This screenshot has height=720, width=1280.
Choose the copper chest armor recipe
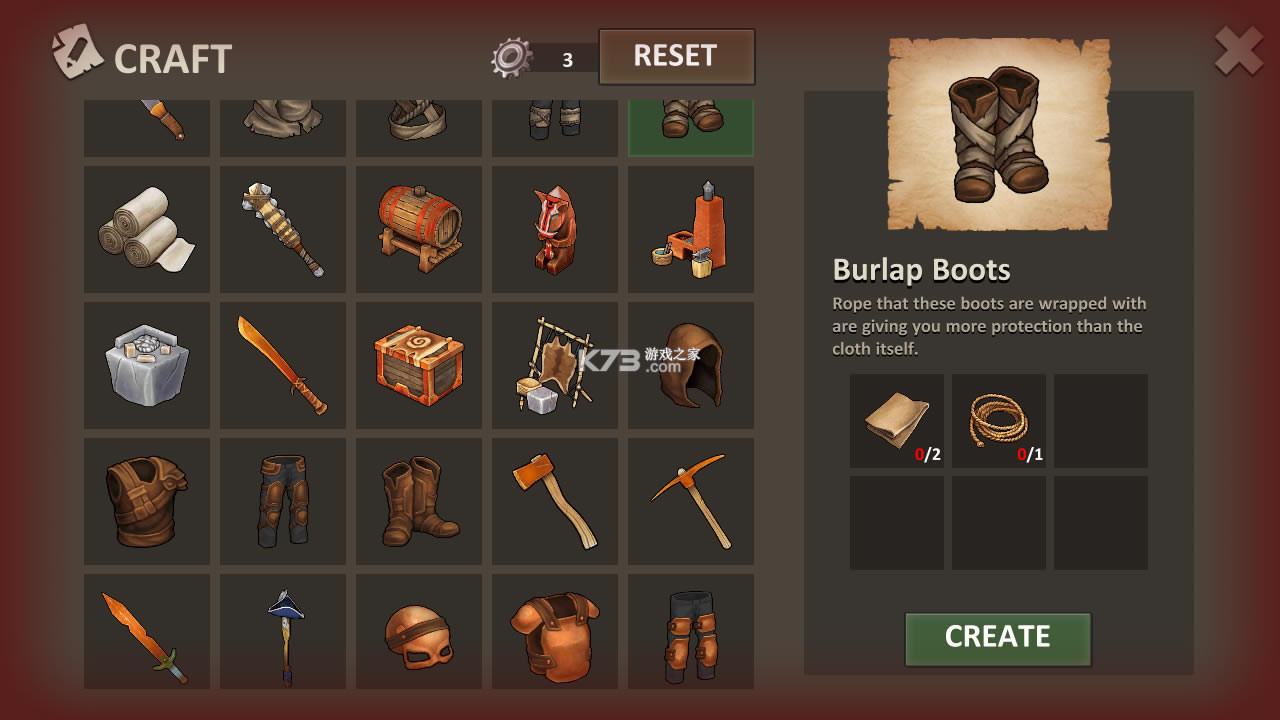coord(555,633)
